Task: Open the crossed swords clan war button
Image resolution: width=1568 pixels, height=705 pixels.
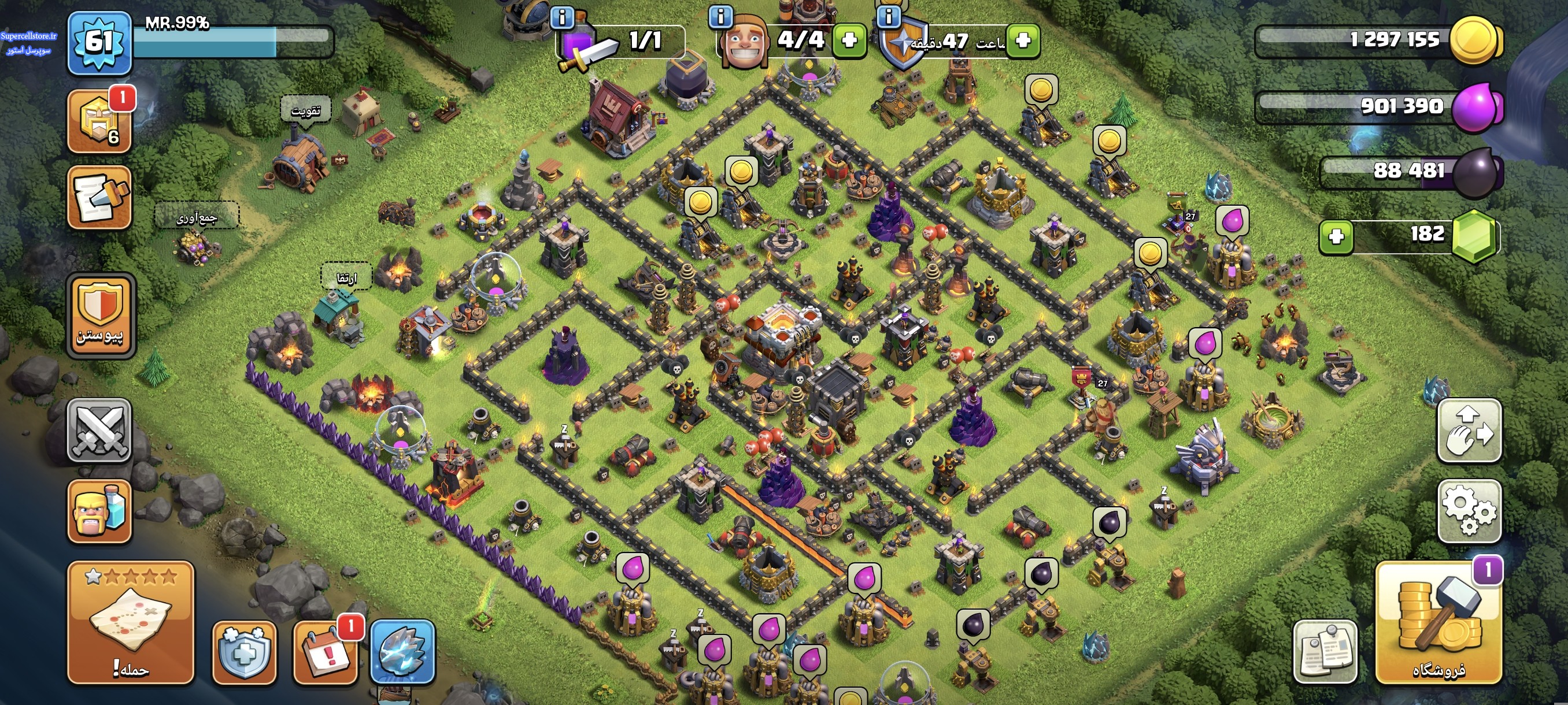Action: point(99,431)
